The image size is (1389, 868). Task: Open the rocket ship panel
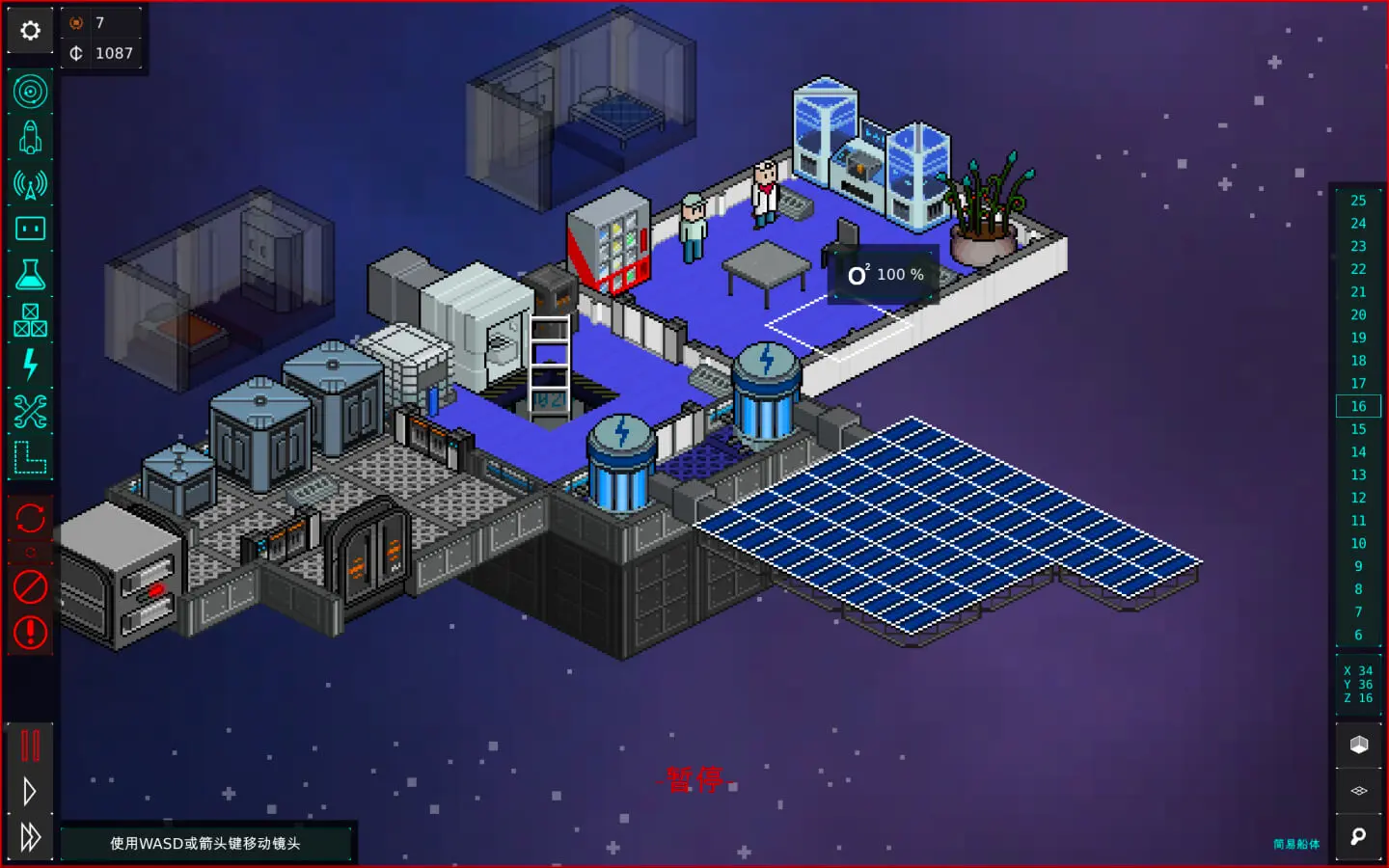pyautogui.click(x=30, y=136)
